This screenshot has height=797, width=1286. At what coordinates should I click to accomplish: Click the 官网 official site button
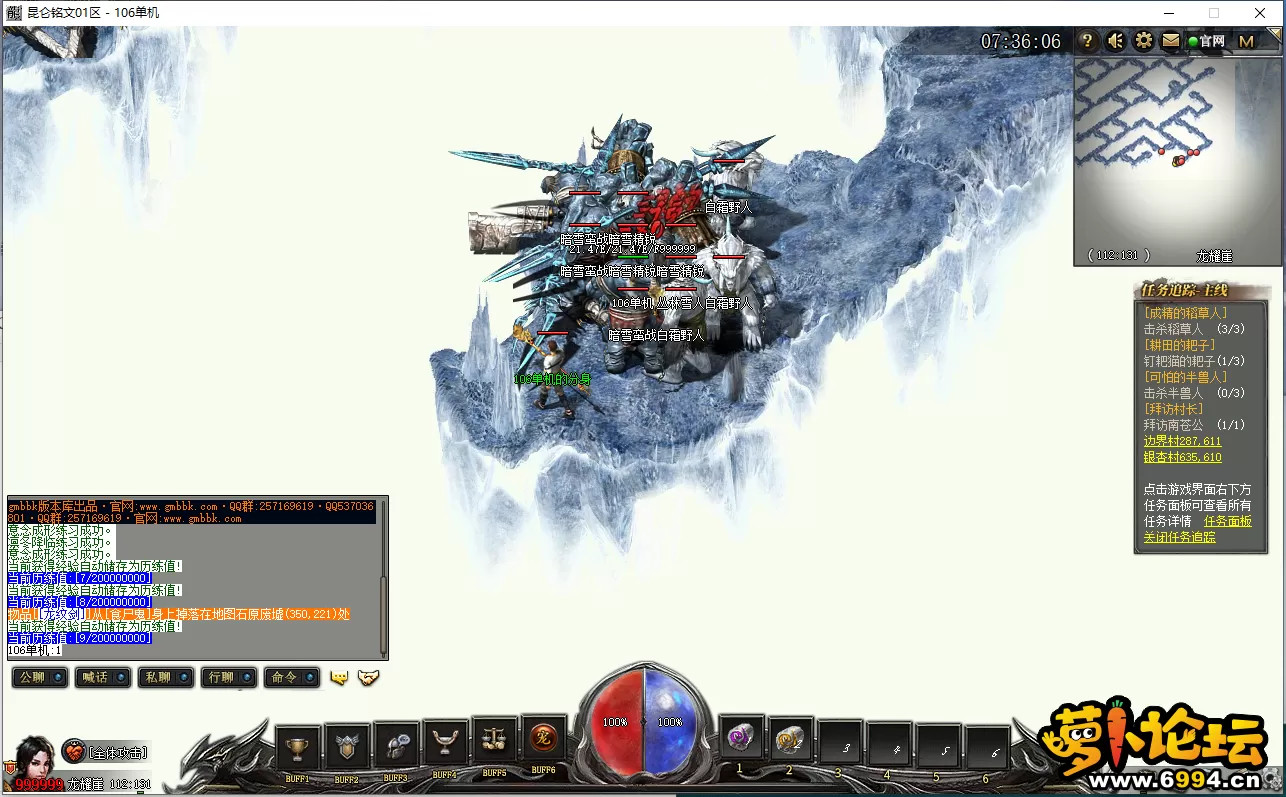click(1206, 41)
